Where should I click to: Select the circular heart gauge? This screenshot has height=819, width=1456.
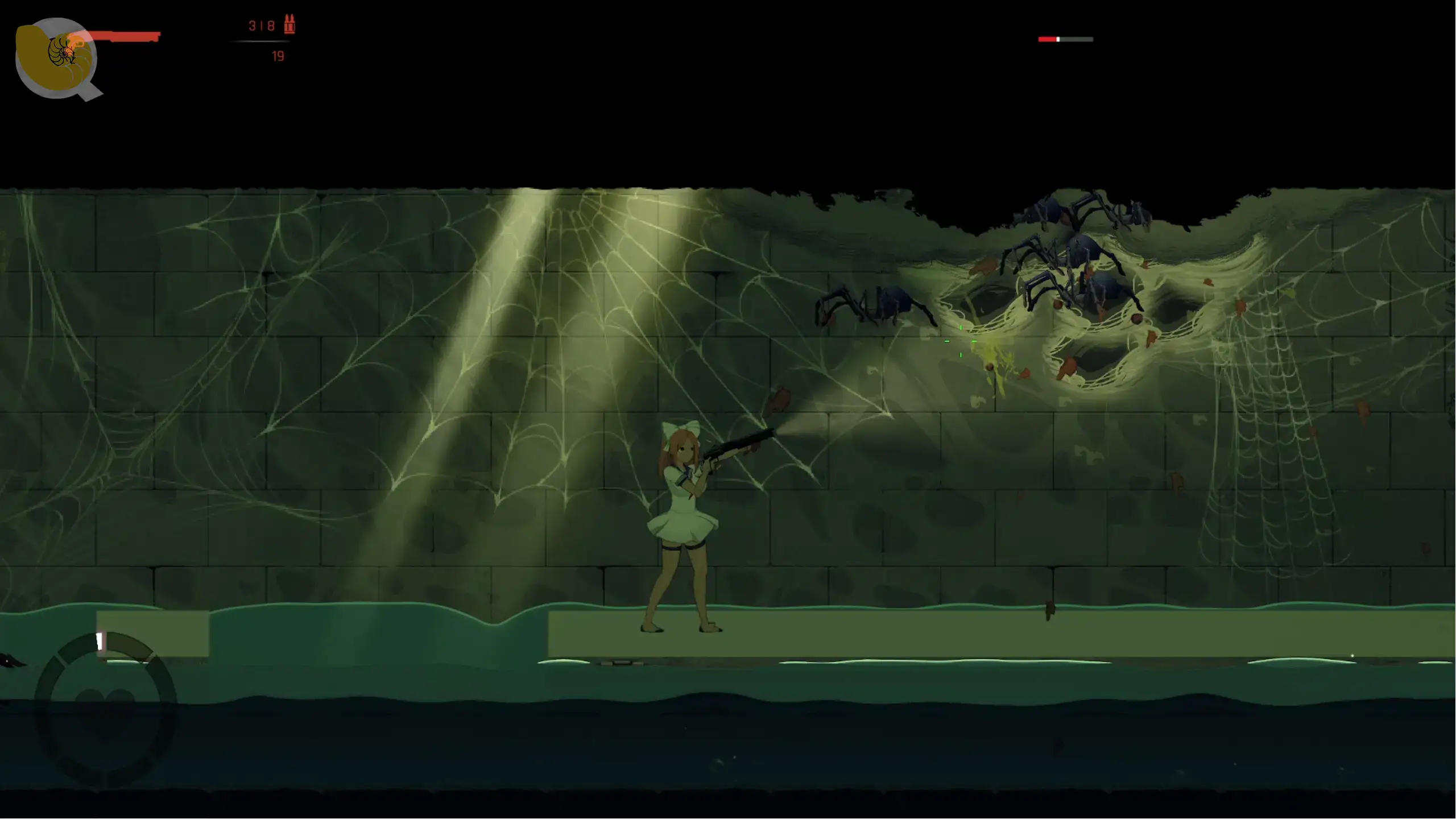click(x=105, y=708)
